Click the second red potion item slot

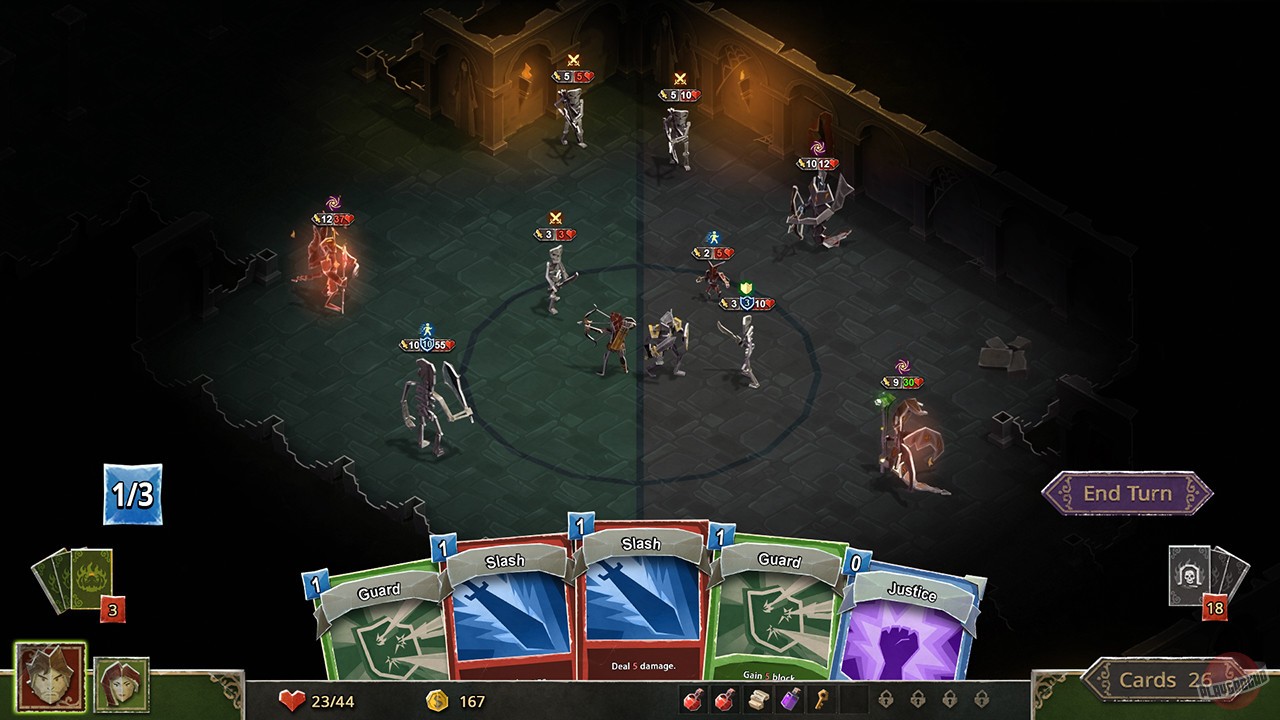(x=725, y=699)
